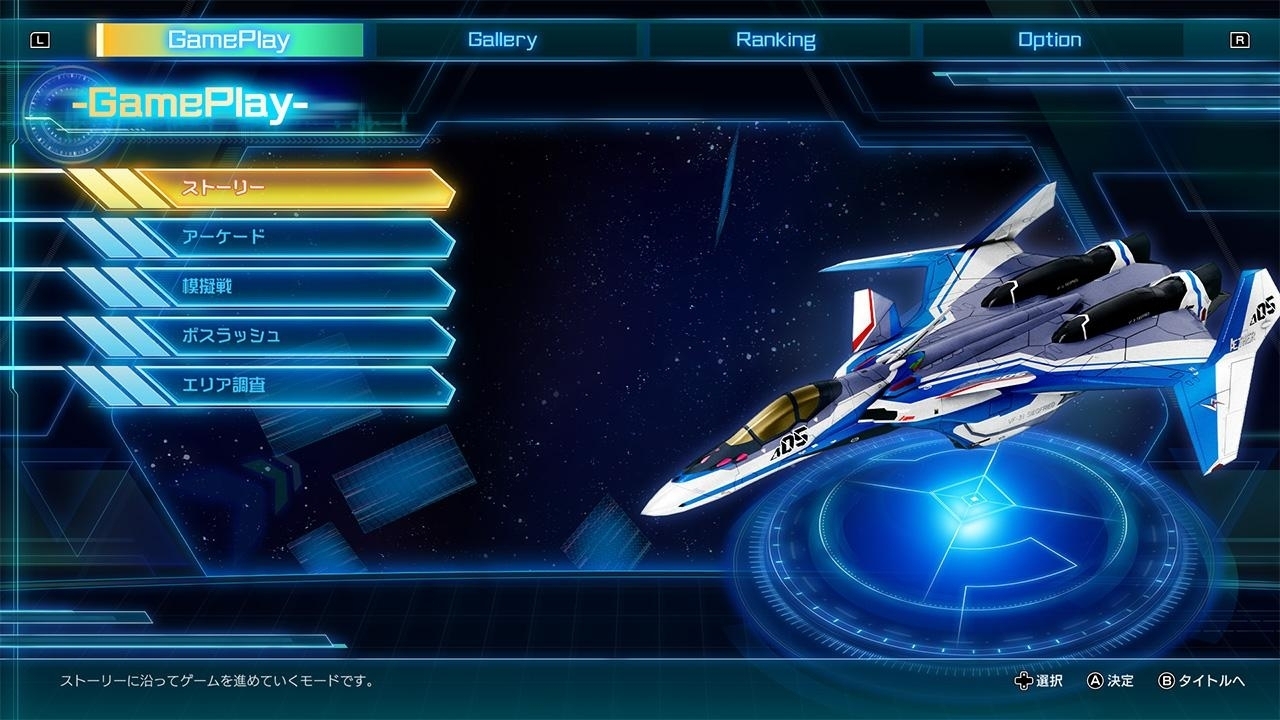1280x720 pixels.
Task: Click the L shoulder button indicator
Action: click(x=40, y=39)
